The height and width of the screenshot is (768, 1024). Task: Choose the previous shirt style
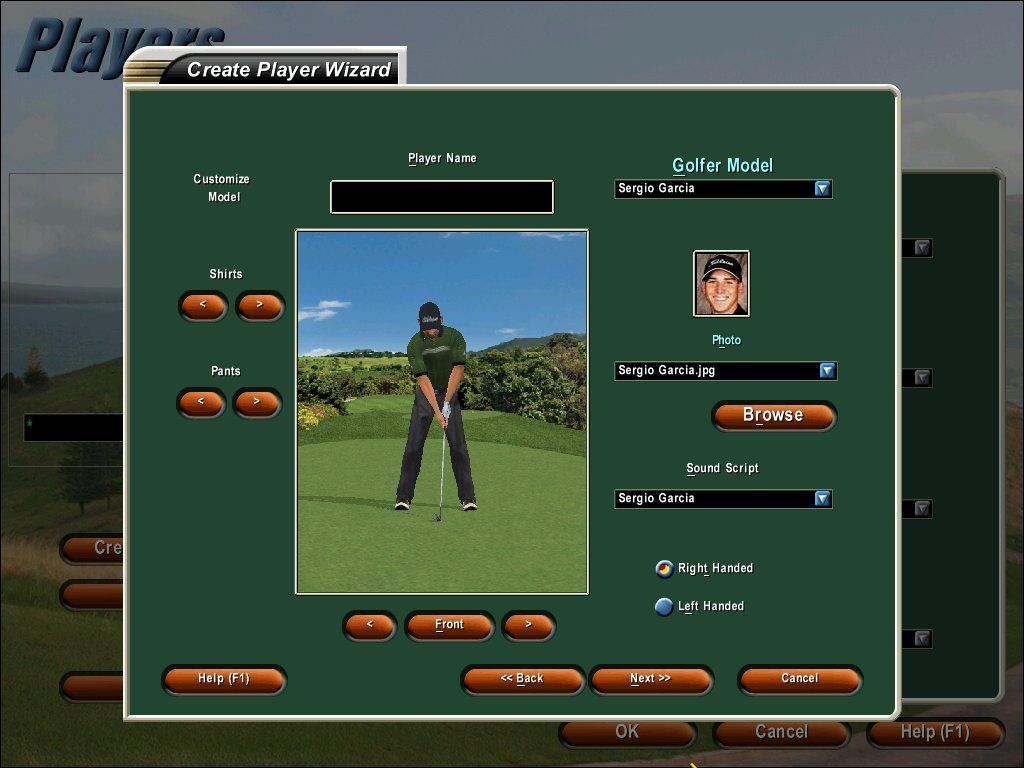[203, 305]
